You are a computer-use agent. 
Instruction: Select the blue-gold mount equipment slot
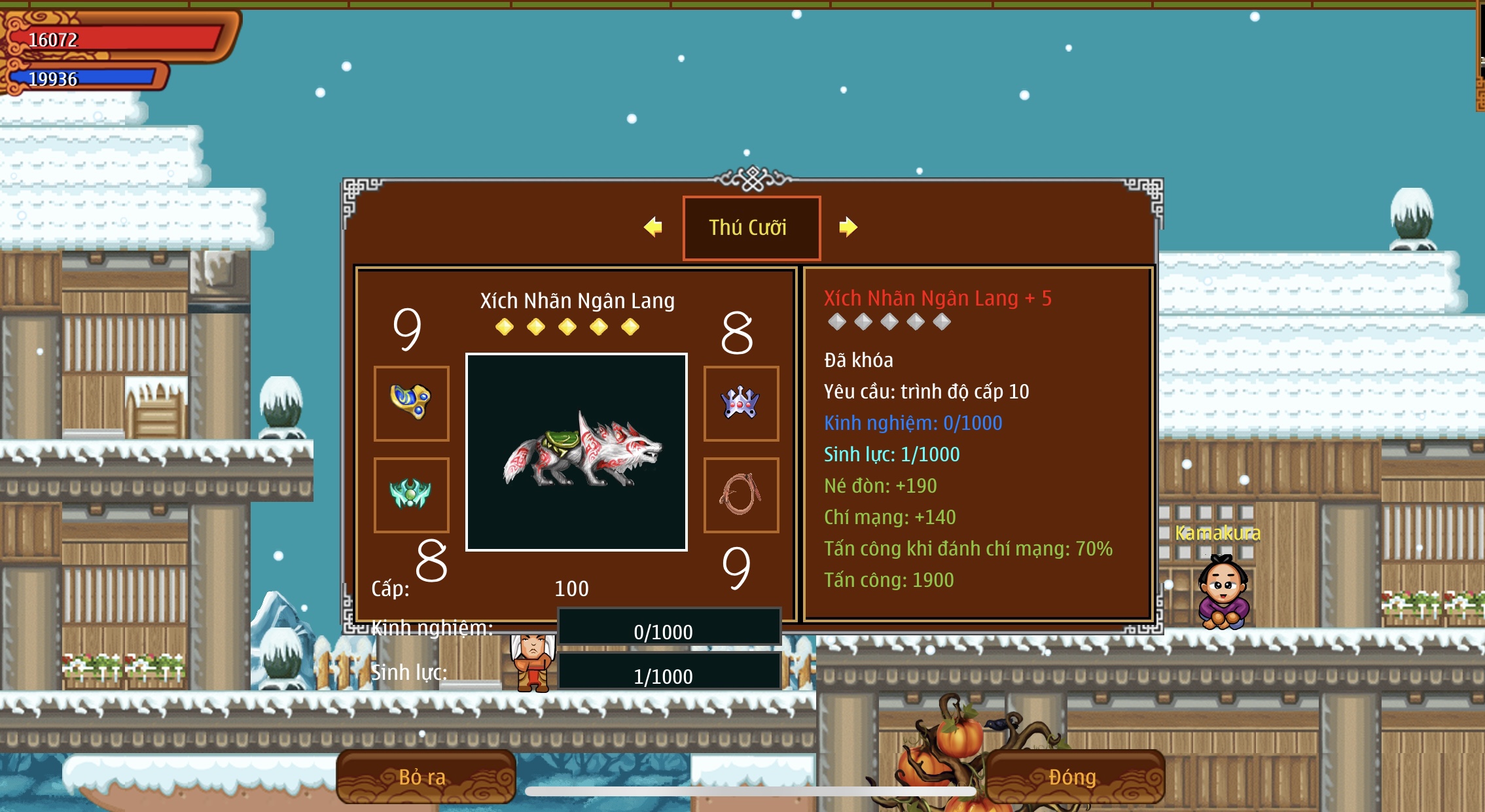coord(411,403)
